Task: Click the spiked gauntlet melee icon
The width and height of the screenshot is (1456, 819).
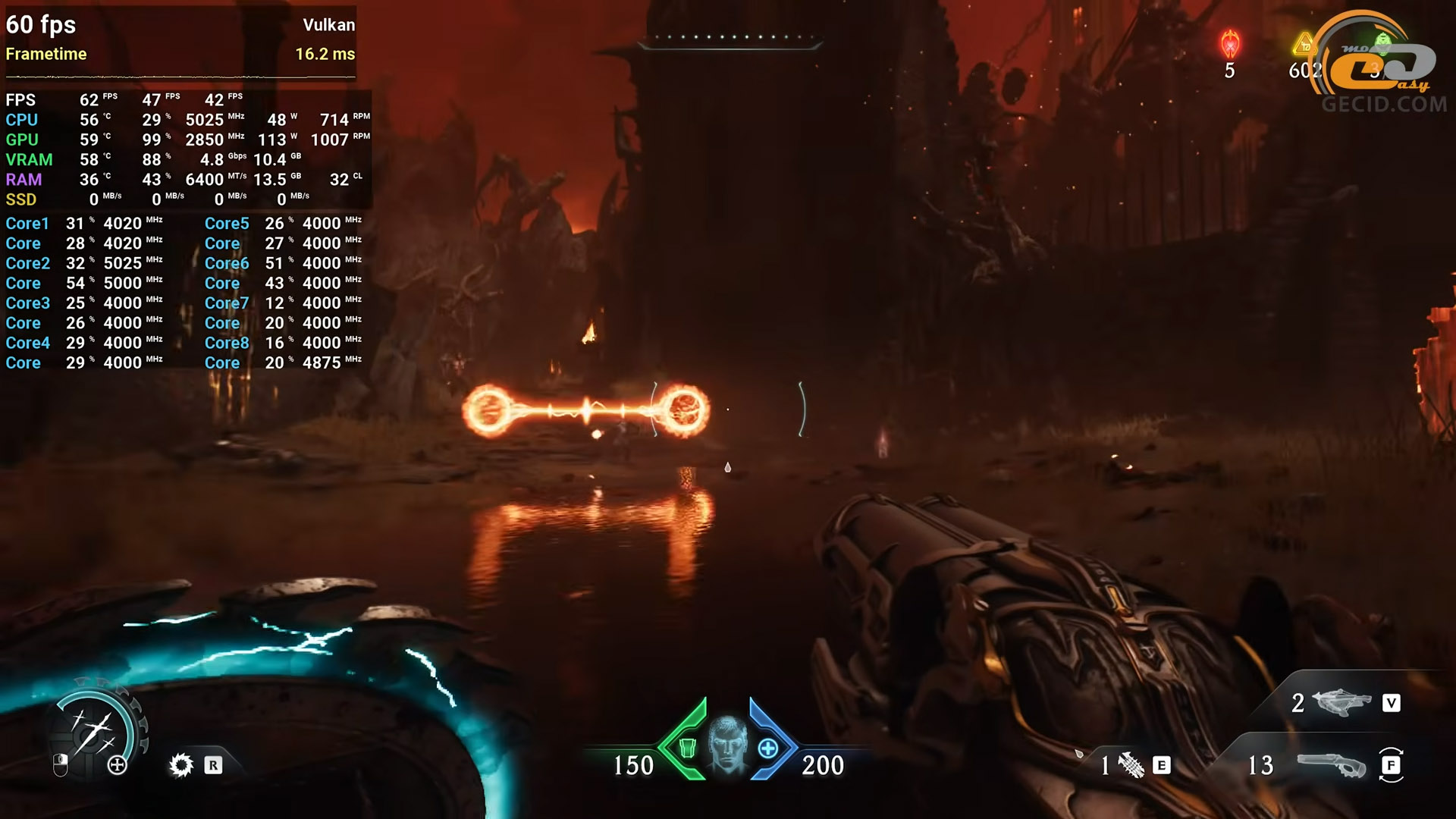Action: point(1131,765)
